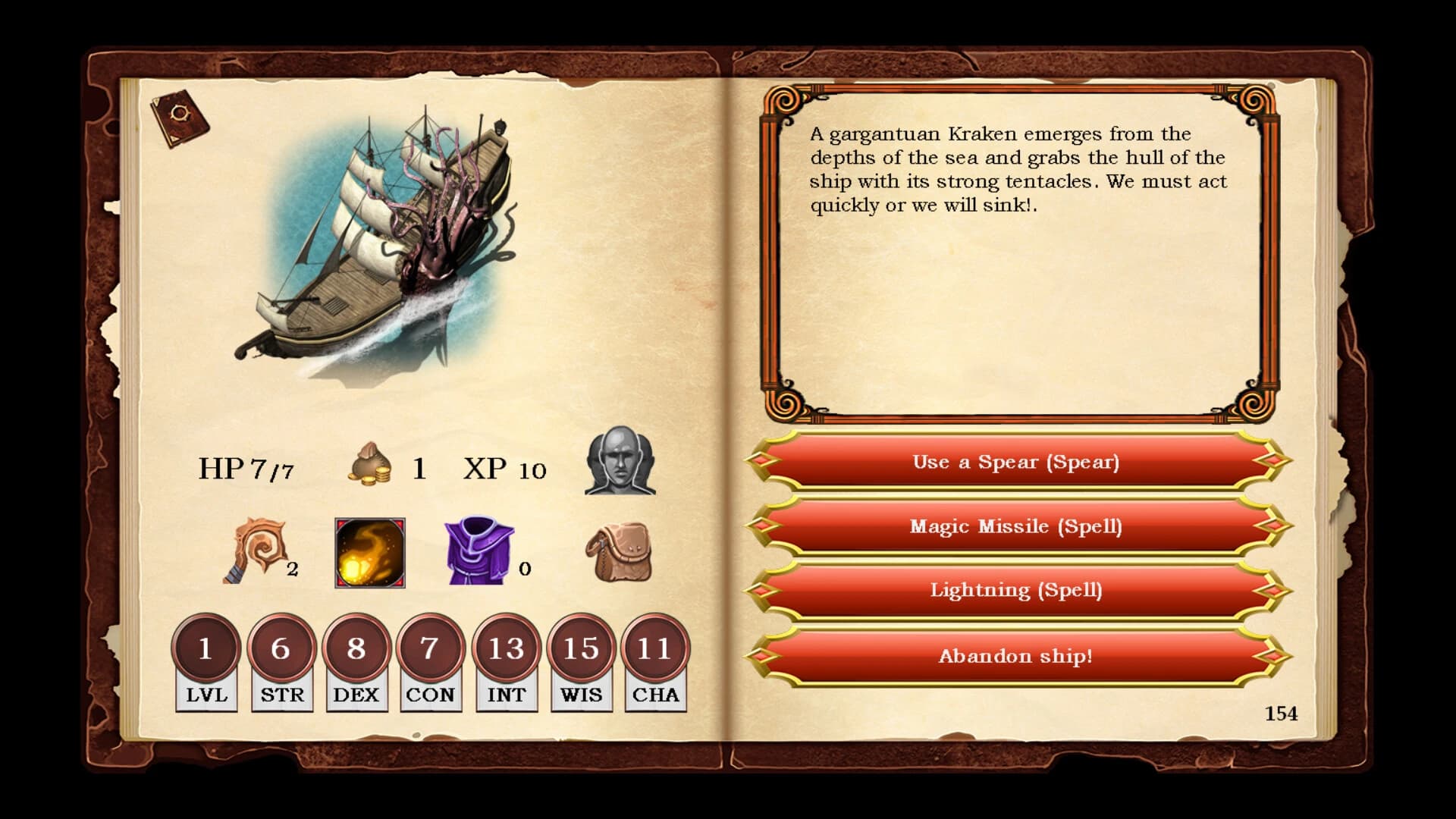1456x819 pixels.
Task: Click the XP 10 counter
Action: point(507,468)
